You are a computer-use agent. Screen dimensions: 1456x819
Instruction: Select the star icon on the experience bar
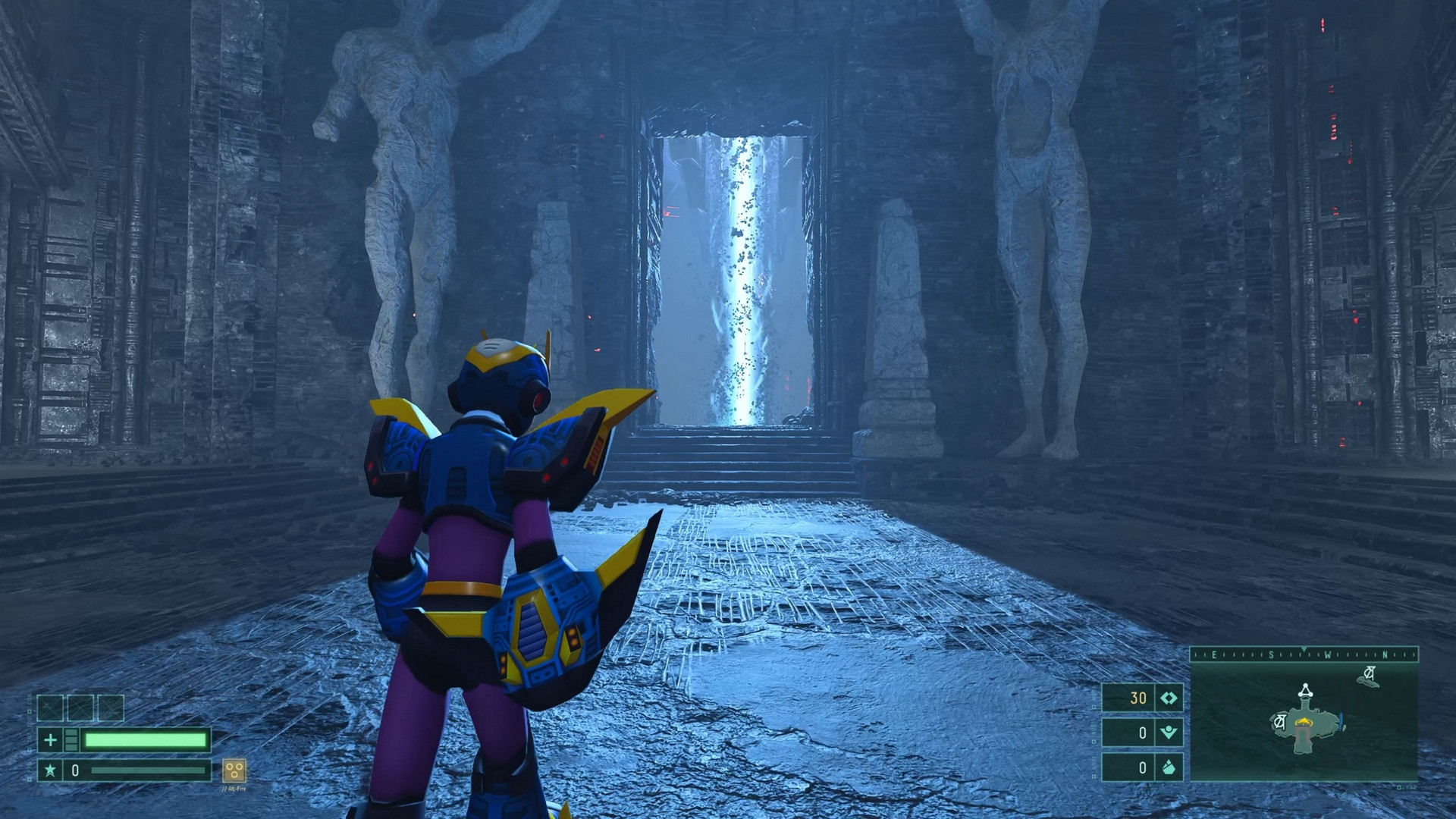point(51,771)
